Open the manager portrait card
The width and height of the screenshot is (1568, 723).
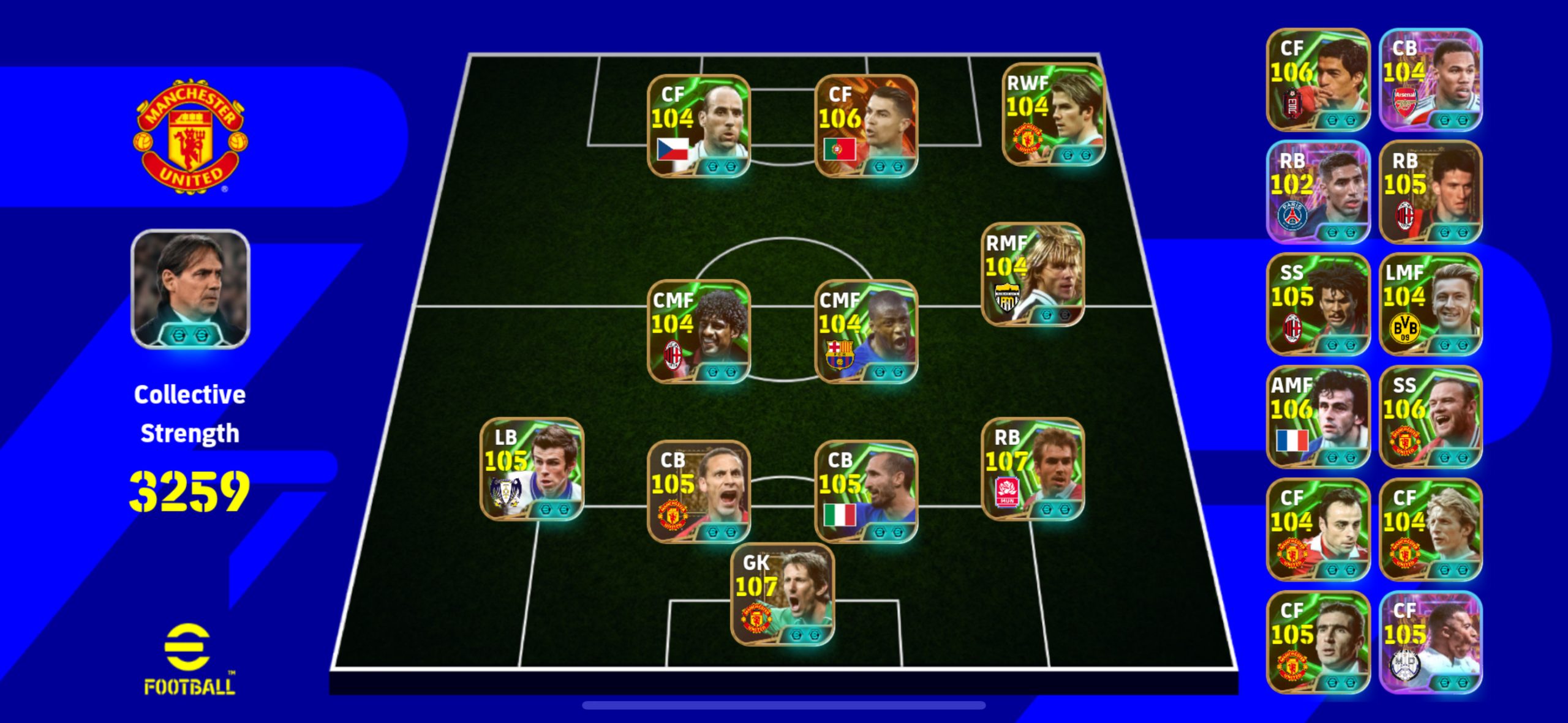tap(190, 289)
